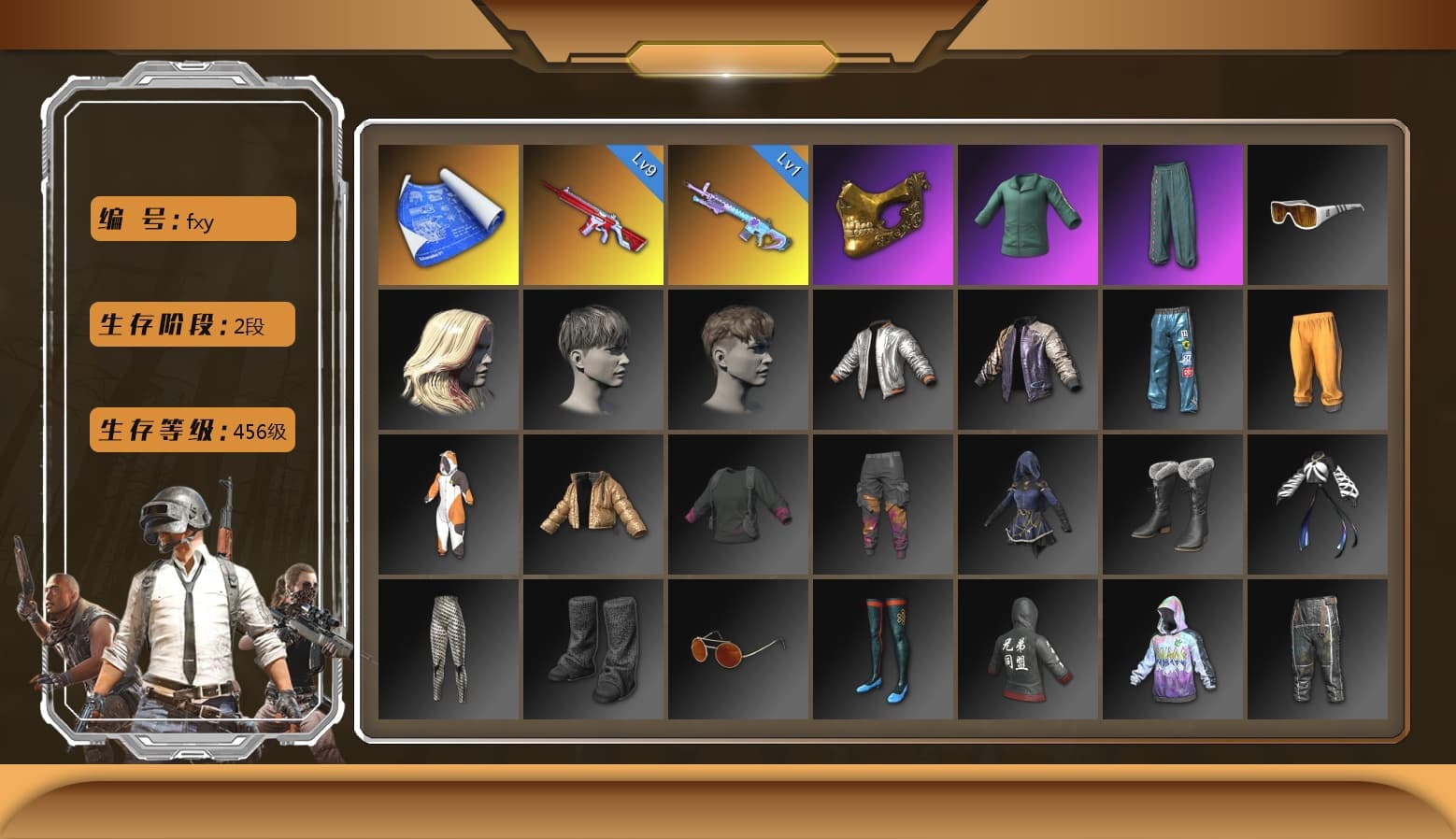This screenshot has height=839, width=1456.
Task: Select the golden skull mask item
Action: tap(882, 213)
